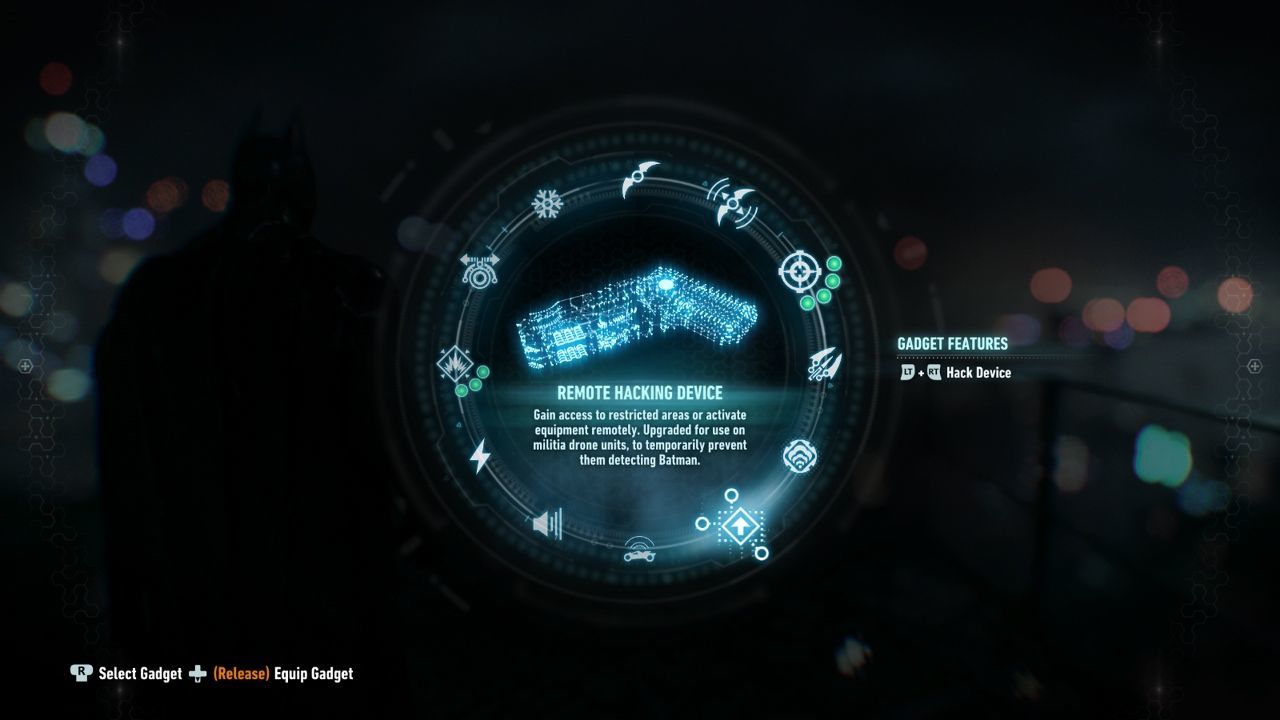Screen dimensions: 1280x720
Task: Click the Hack Device feature entry
Action: coord(955,372)
